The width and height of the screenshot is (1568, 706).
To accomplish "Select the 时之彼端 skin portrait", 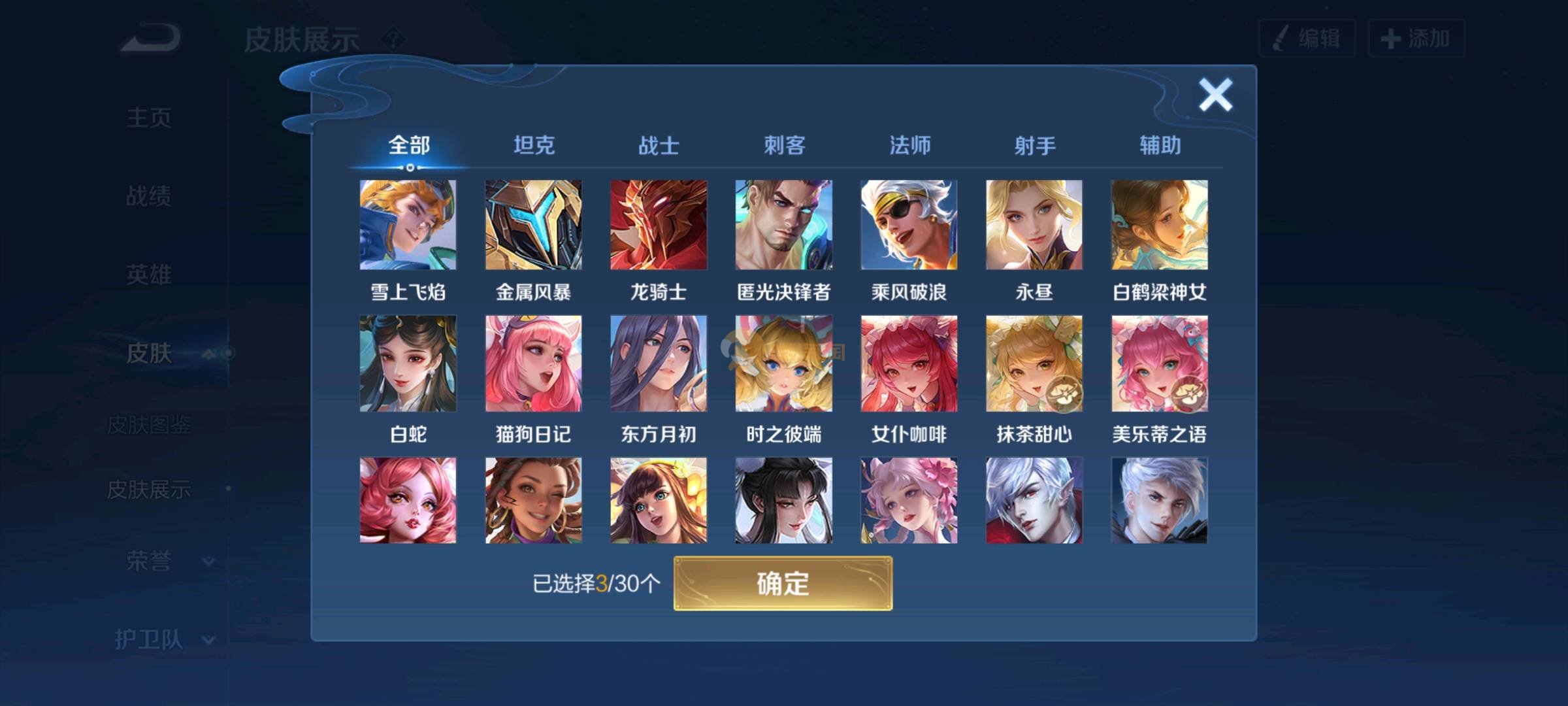I will [783, 363].
